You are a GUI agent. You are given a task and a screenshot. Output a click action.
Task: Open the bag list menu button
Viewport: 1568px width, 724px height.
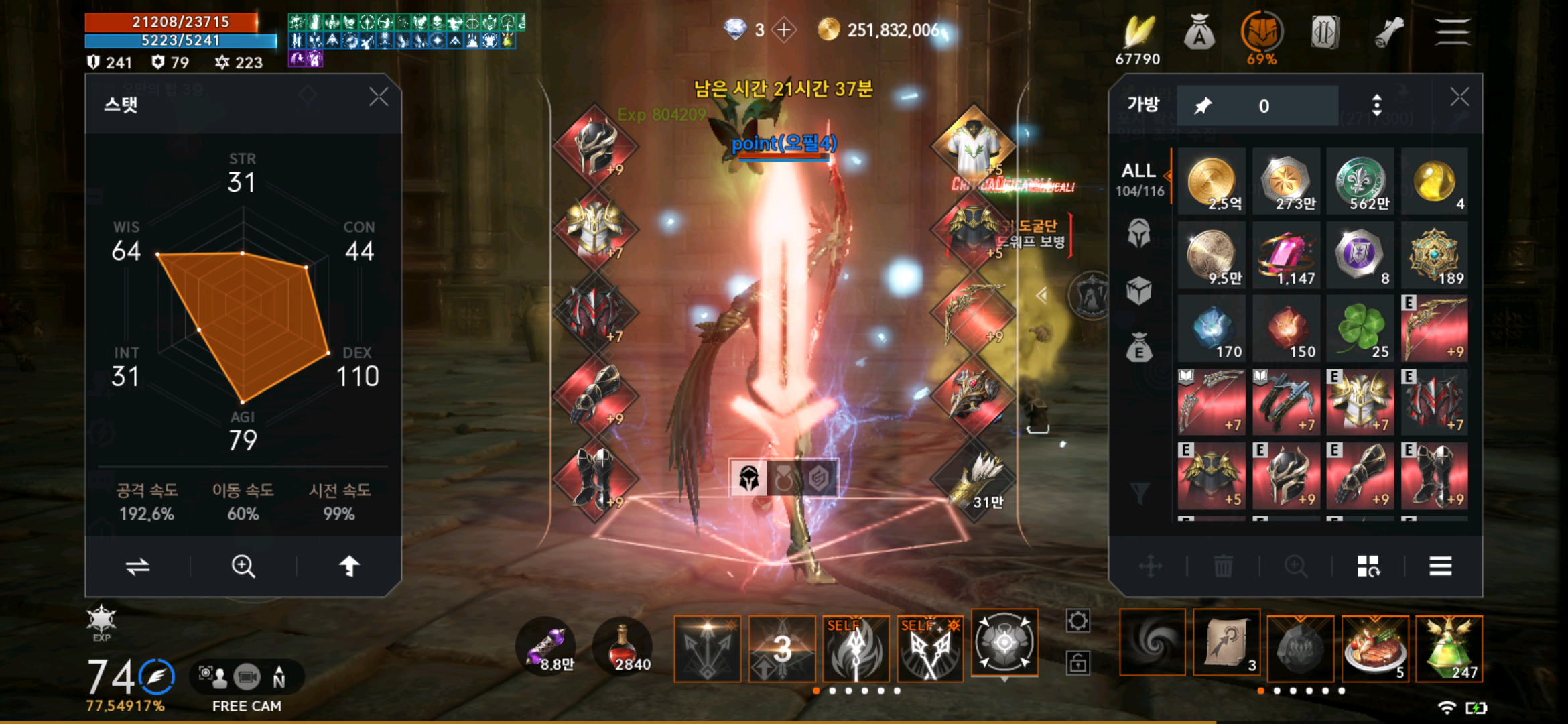click(1440, 566)
